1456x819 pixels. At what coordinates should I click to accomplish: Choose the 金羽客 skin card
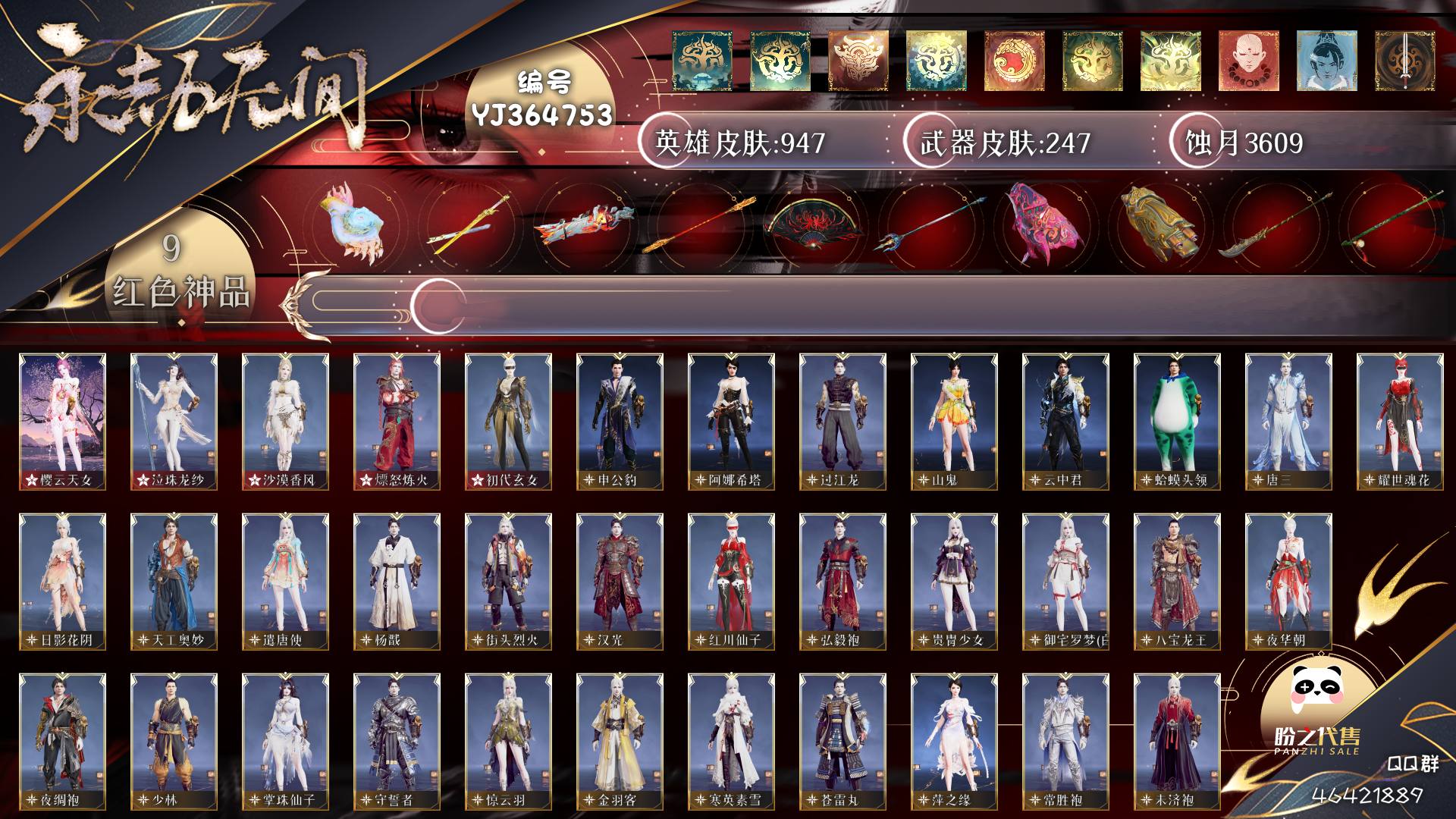click(x=620, y=741)
